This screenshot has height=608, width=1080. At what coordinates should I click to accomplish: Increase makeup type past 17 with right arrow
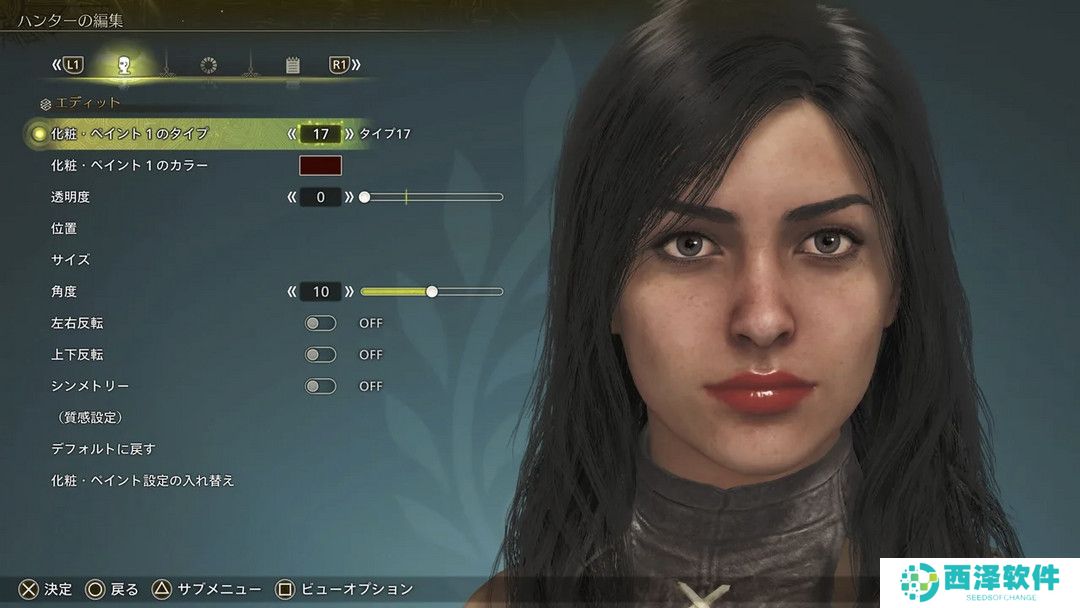[x=349, y=133]
